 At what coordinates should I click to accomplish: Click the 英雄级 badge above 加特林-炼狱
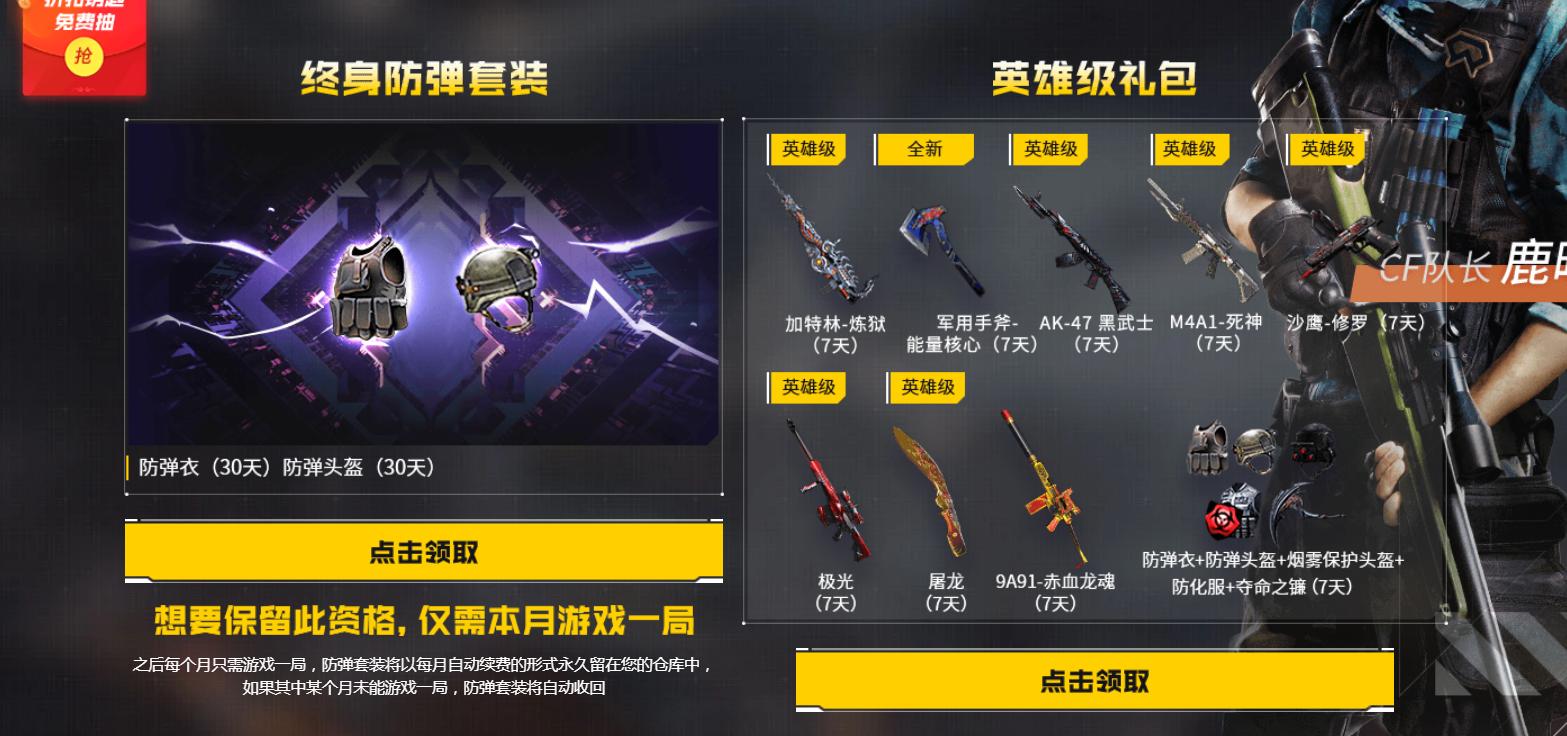[807, 149]
